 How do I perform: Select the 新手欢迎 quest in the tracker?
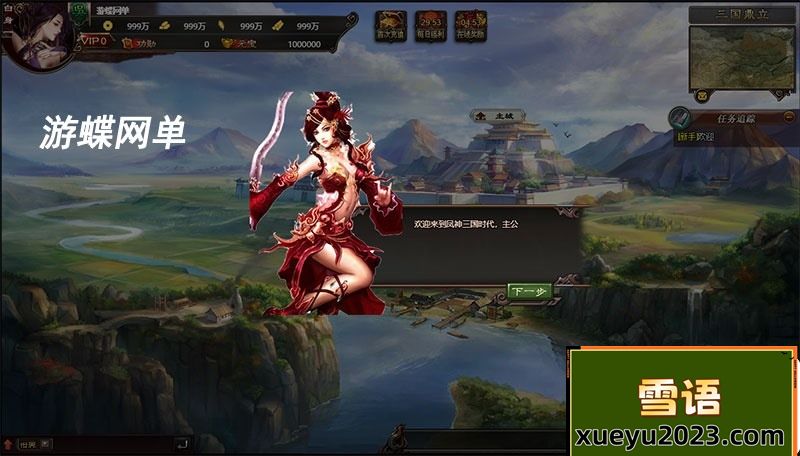(x=698, y=136)
